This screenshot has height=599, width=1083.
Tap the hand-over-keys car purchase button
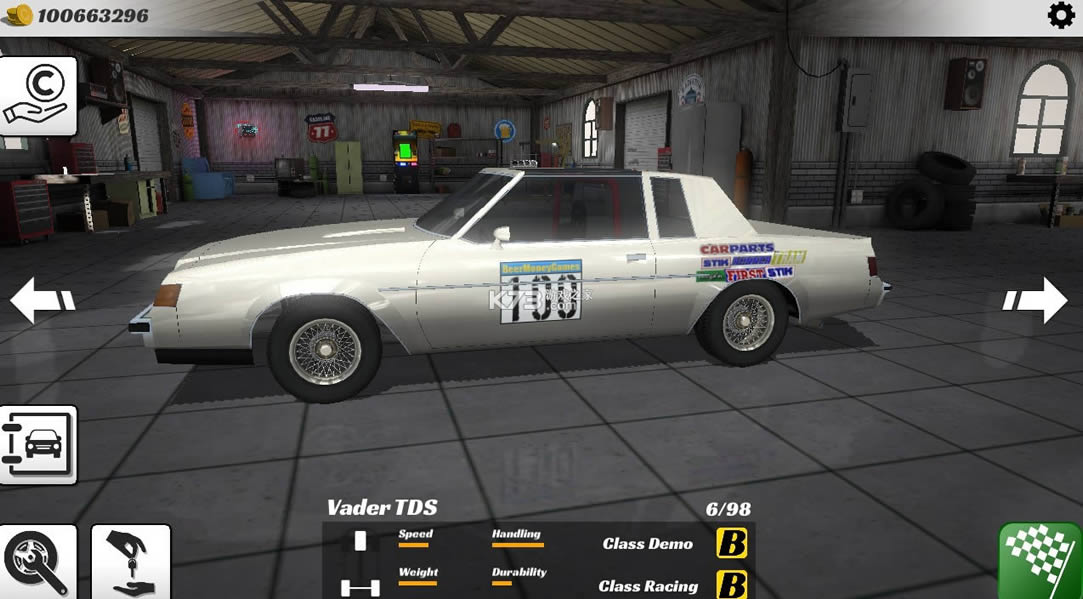point(131,563)
